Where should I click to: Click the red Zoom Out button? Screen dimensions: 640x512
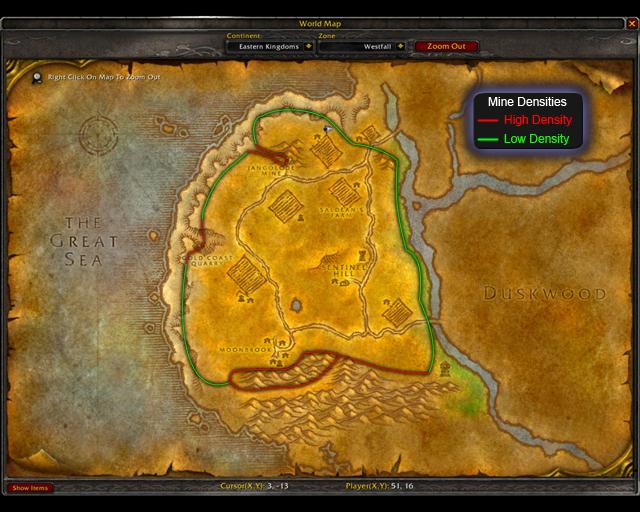446,46
